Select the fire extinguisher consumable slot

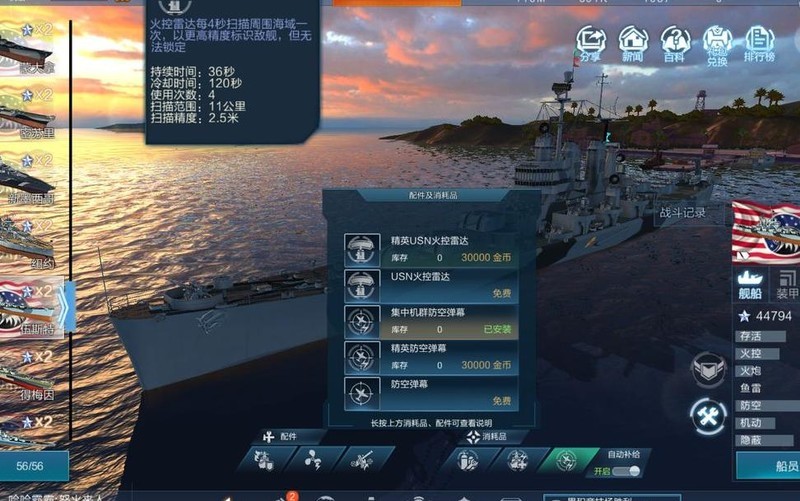pyautogui.click(x=465, y=459)
